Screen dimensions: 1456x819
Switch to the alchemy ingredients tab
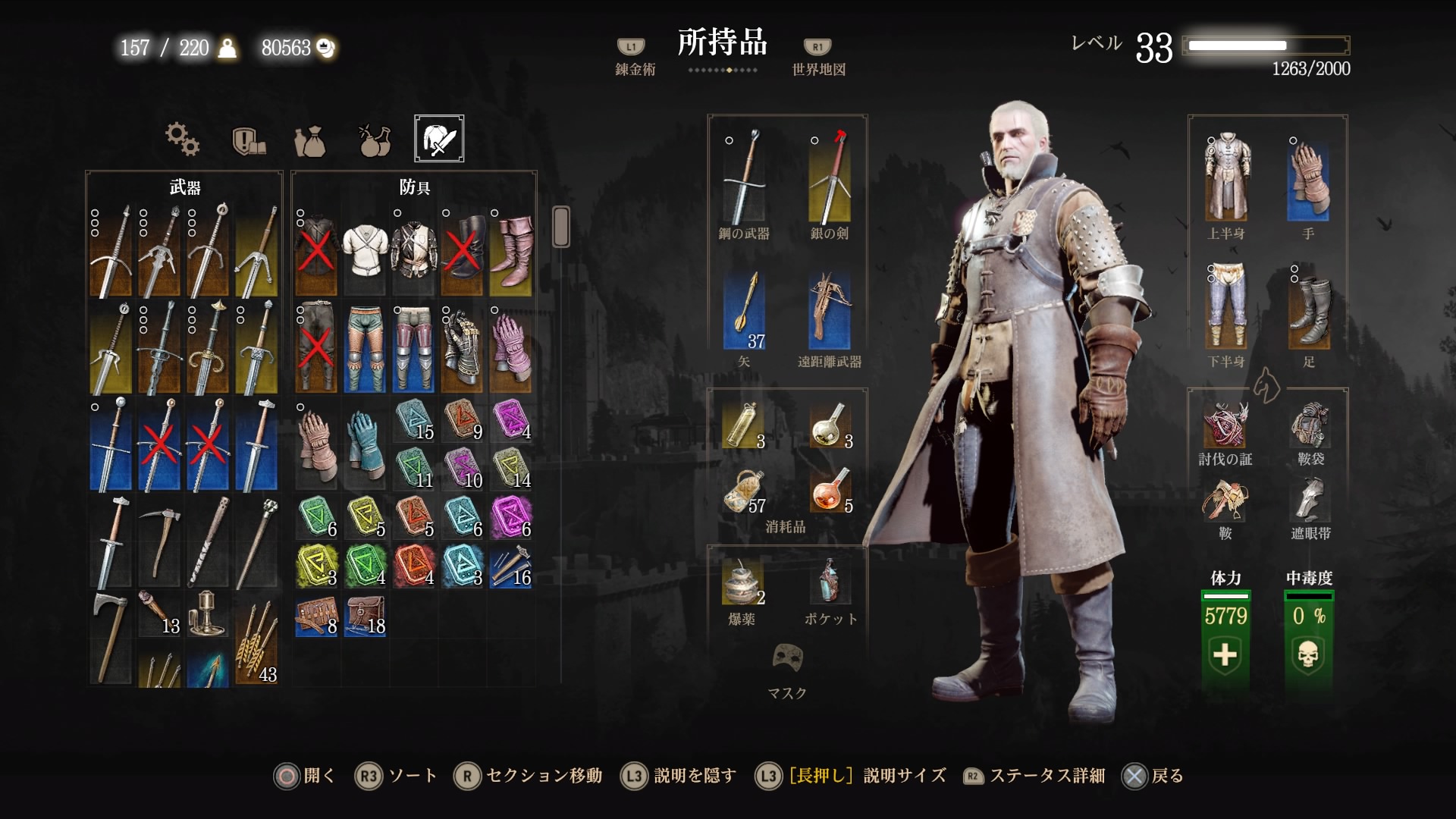374,140
